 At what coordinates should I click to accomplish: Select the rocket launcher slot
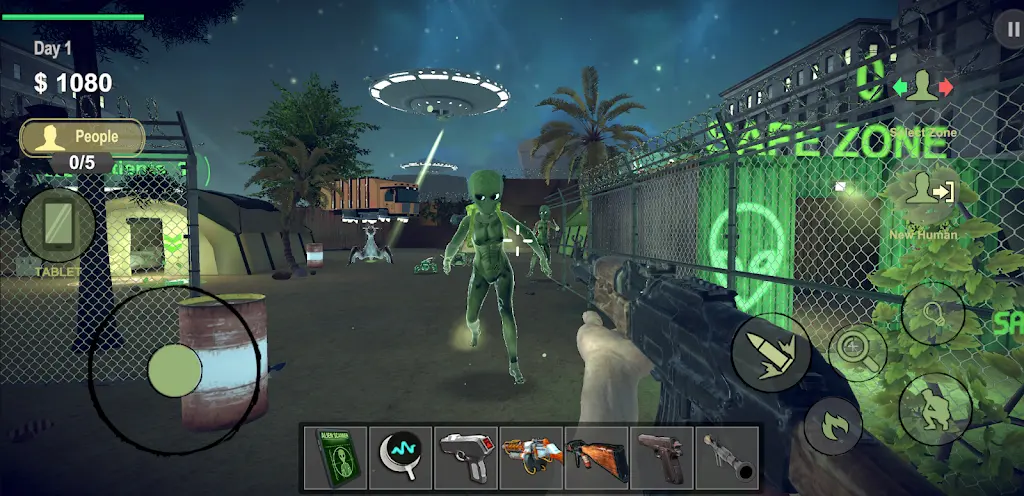click(726, 457)
